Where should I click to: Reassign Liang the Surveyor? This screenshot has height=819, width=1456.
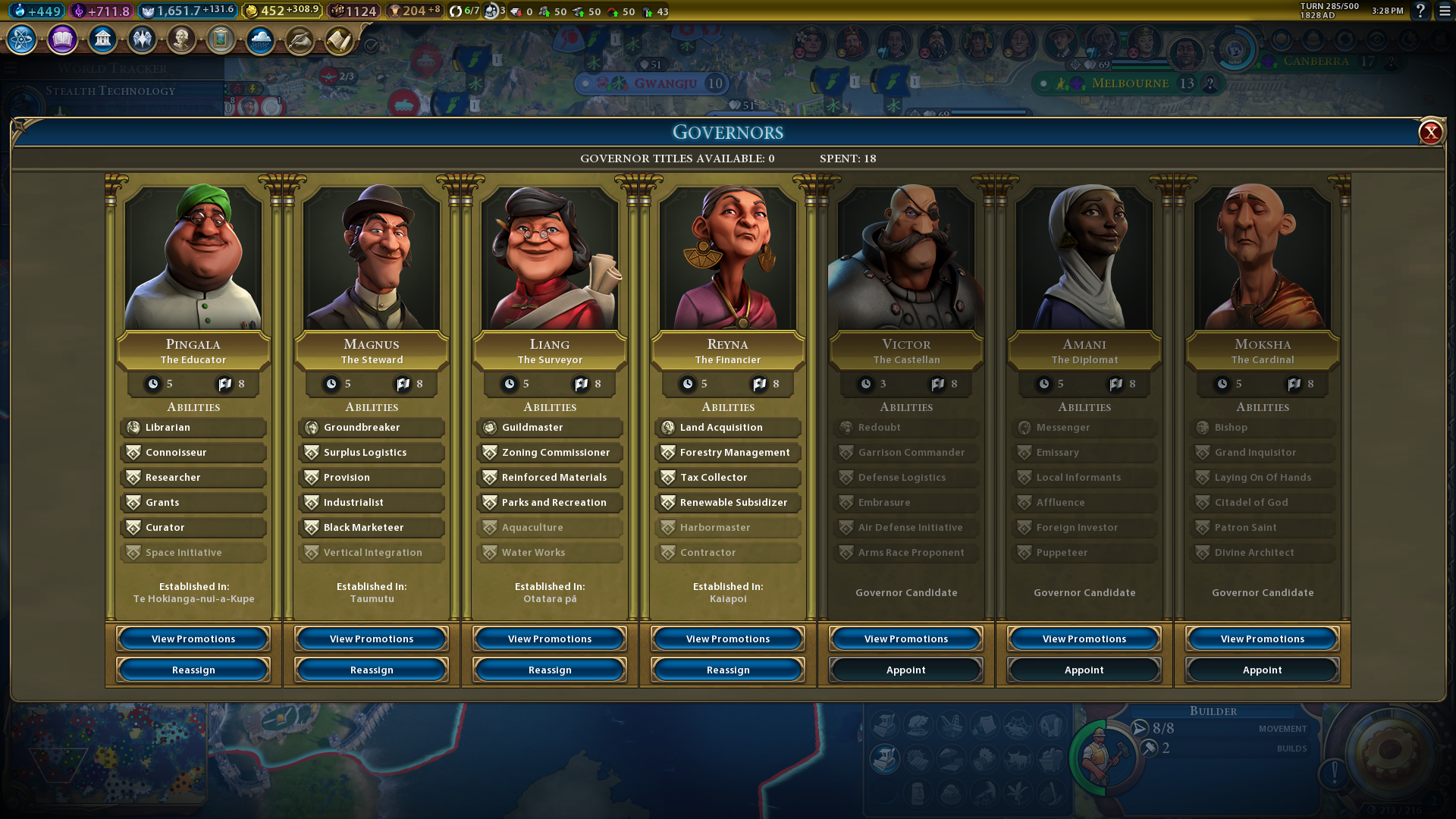550,670
